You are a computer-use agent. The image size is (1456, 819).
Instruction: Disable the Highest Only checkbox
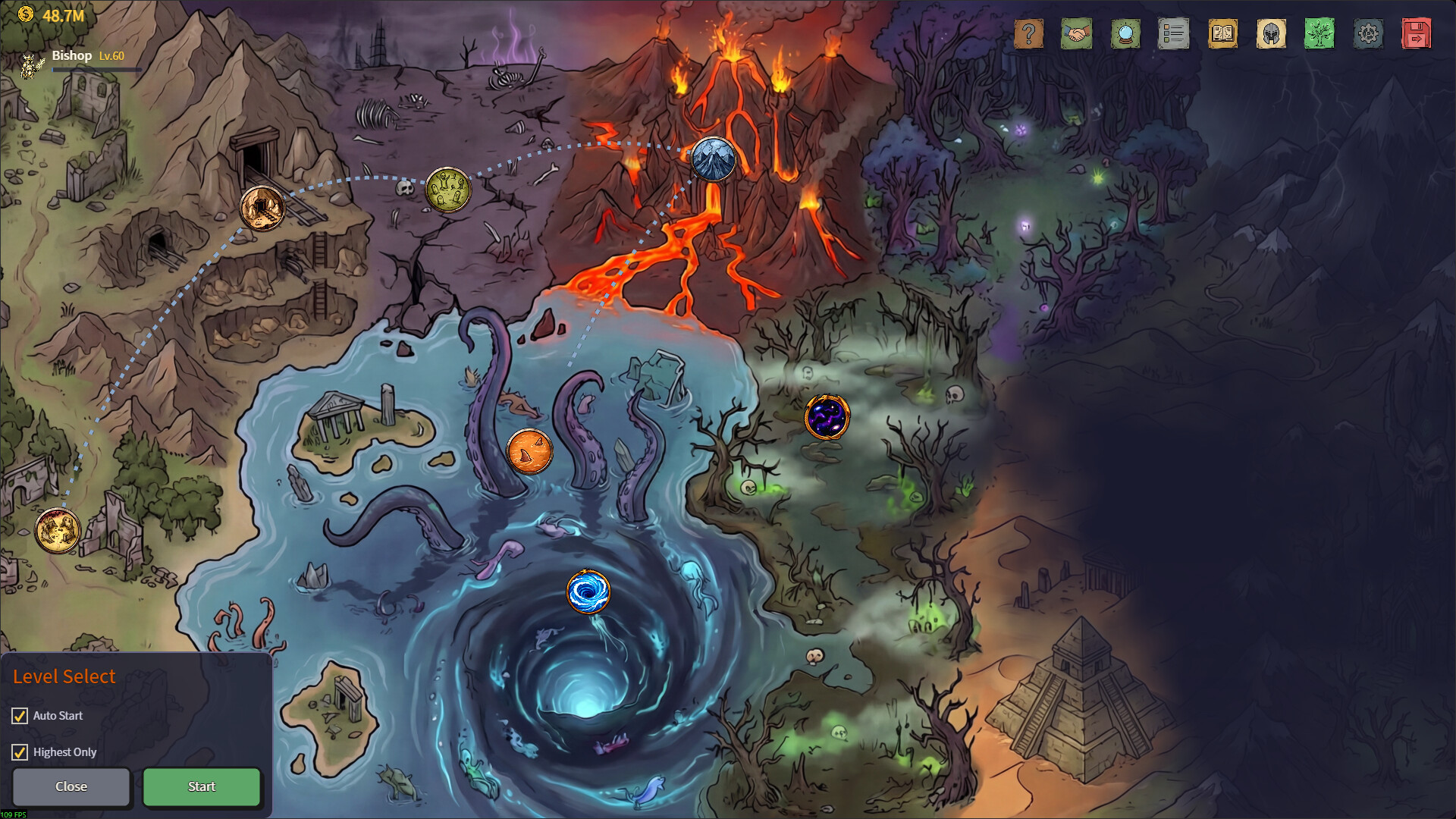pos(19,752)
